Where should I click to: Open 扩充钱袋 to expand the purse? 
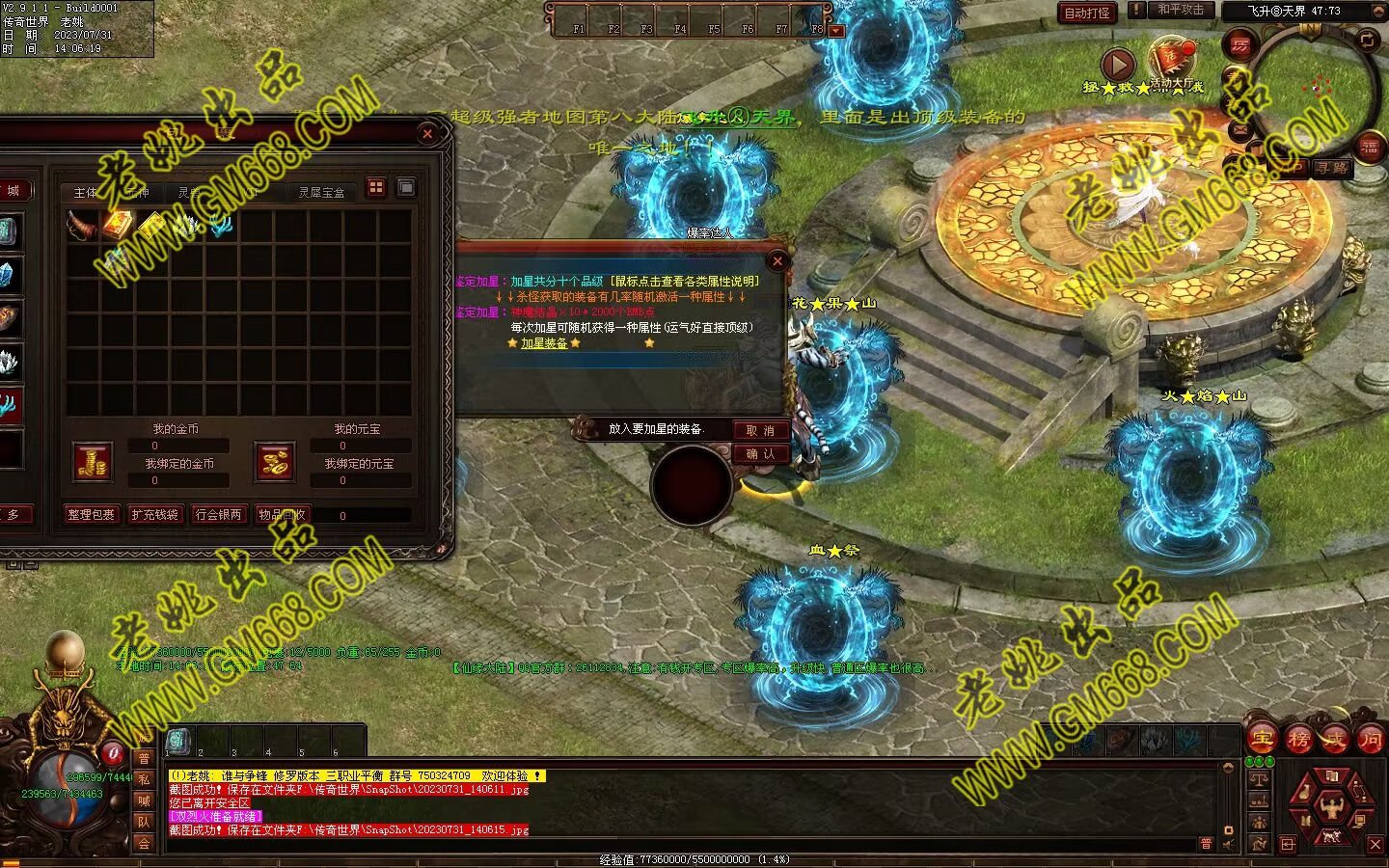(154, 515)
